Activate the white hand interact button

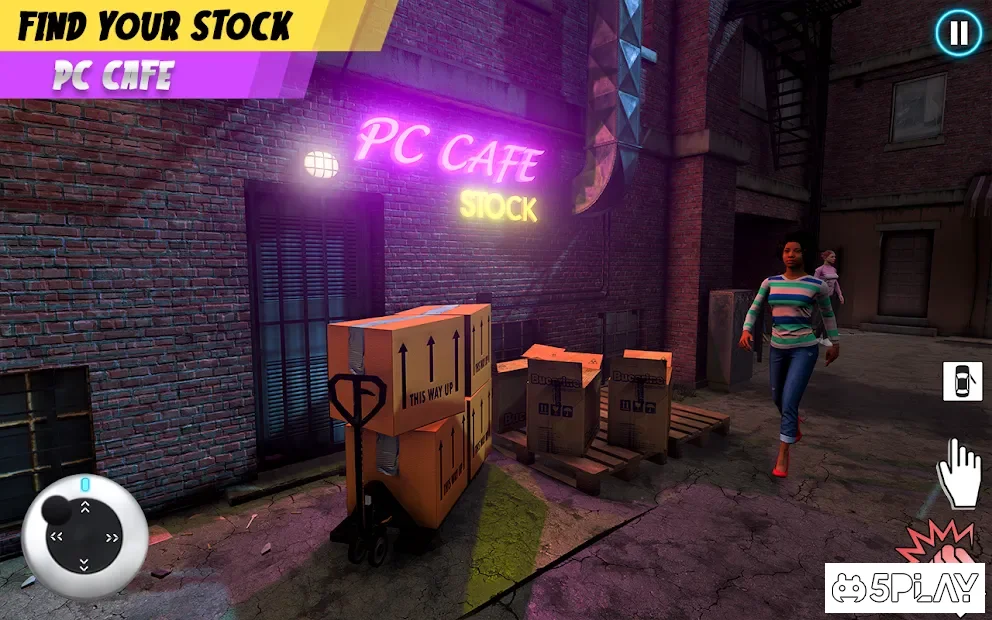pos(957,472)
